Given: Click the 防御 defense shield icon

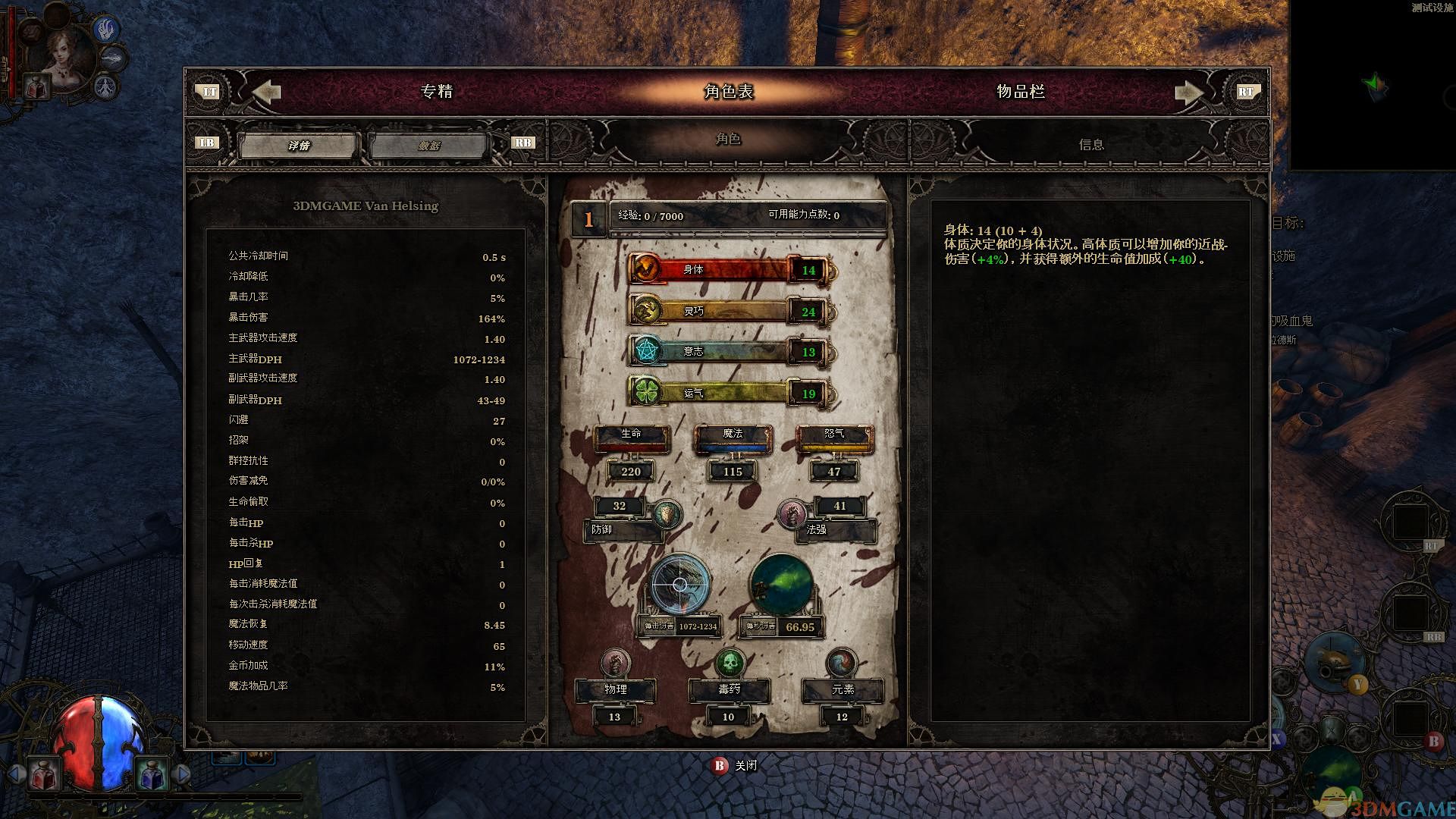Looking at the screenshot, I should (667, 515).
